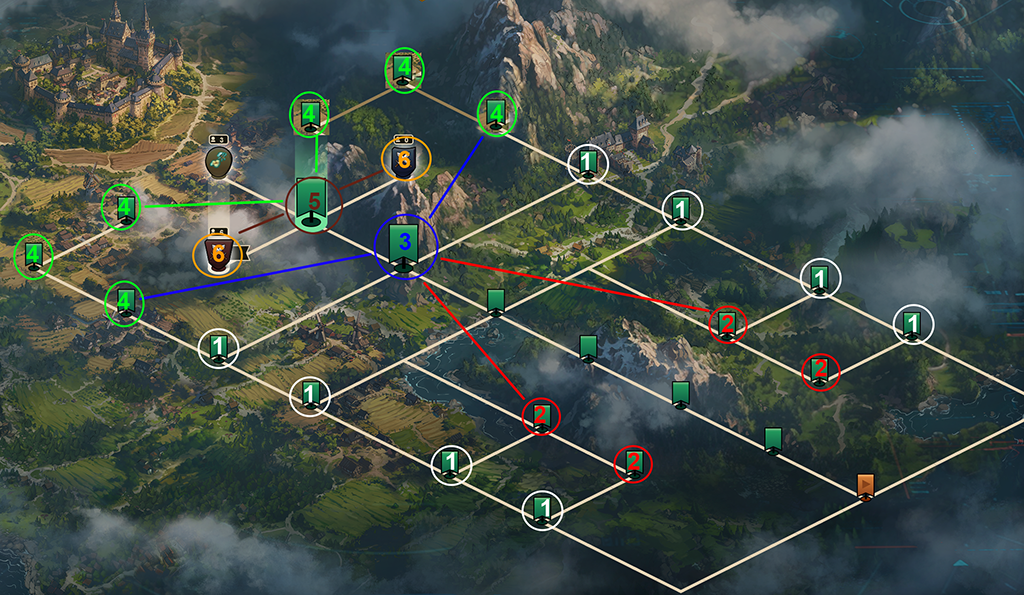
Task: Click the orange play-arrow map marker
Action: 866,486
